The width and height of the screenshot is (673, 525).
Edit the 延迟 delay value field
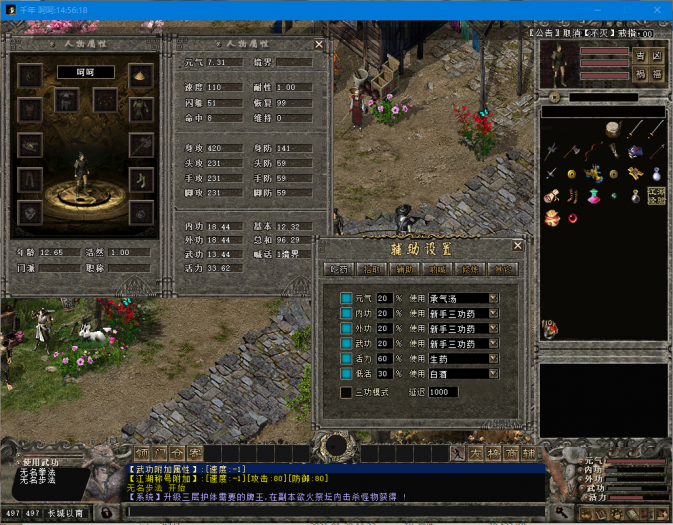[x=442, y=392]
